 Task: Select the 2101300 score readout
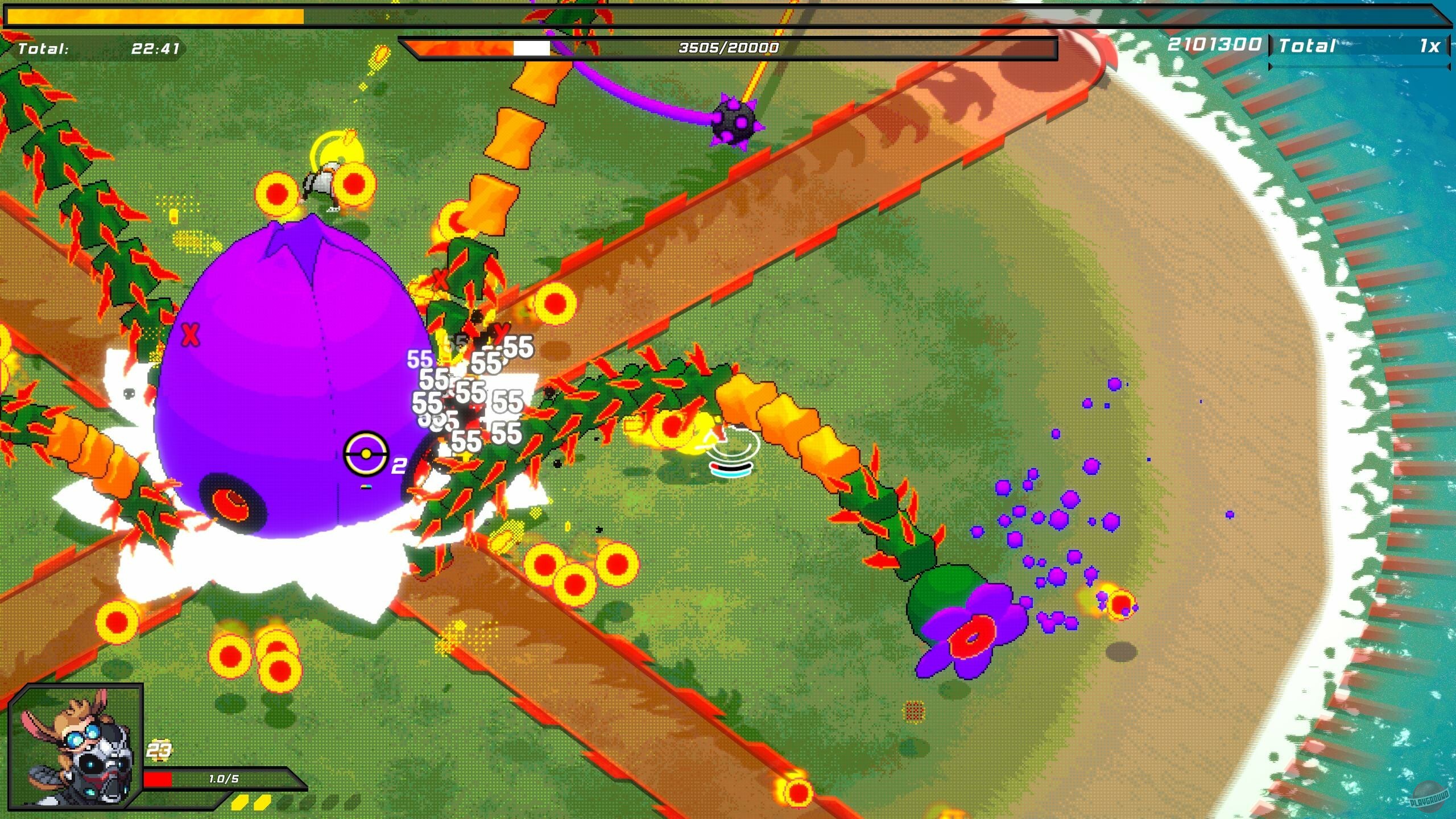click(1214, 44)
